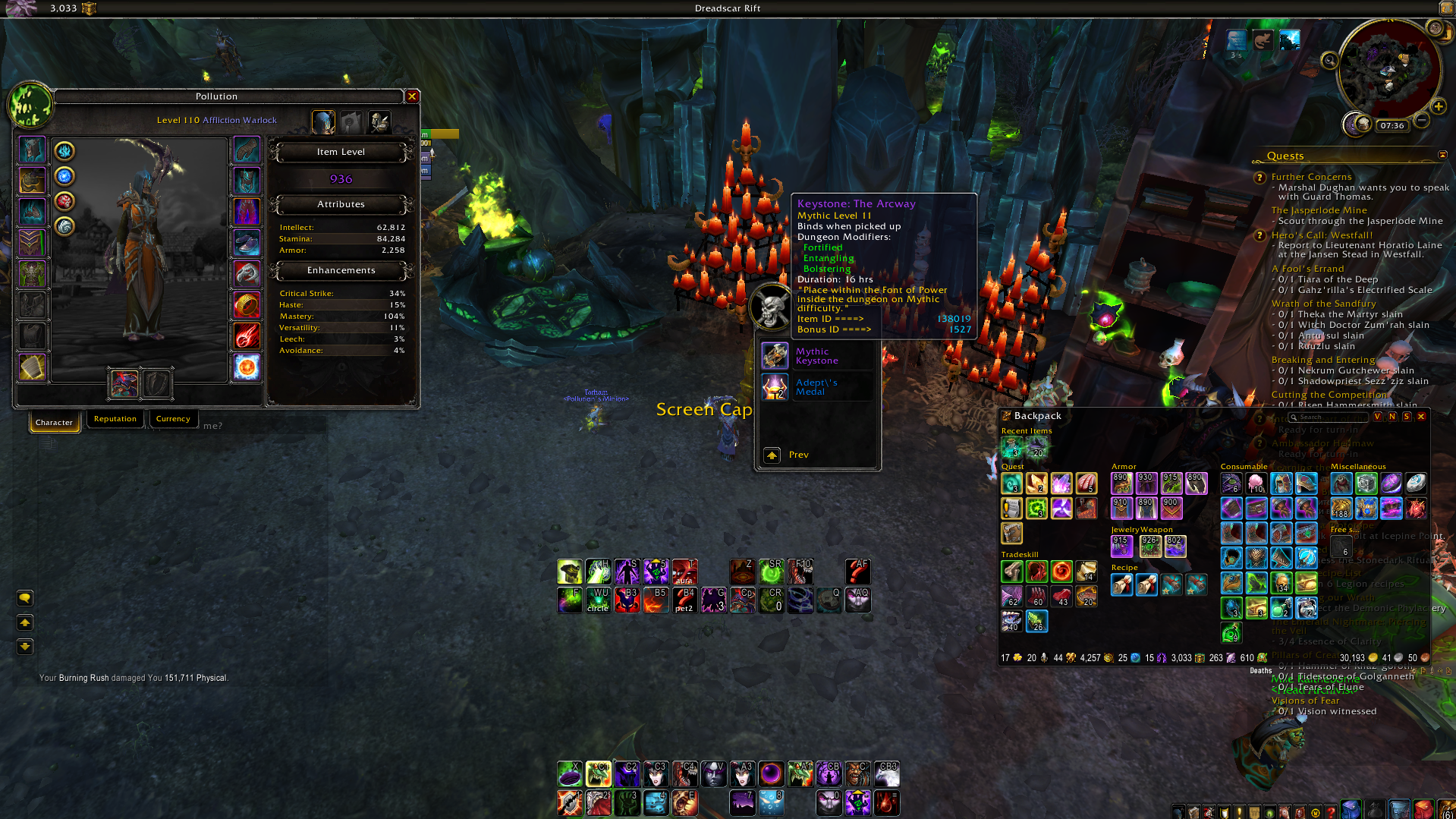Zoom out on the minimap
This screenshot has height=819, width=1456.
pos(1422,120)
